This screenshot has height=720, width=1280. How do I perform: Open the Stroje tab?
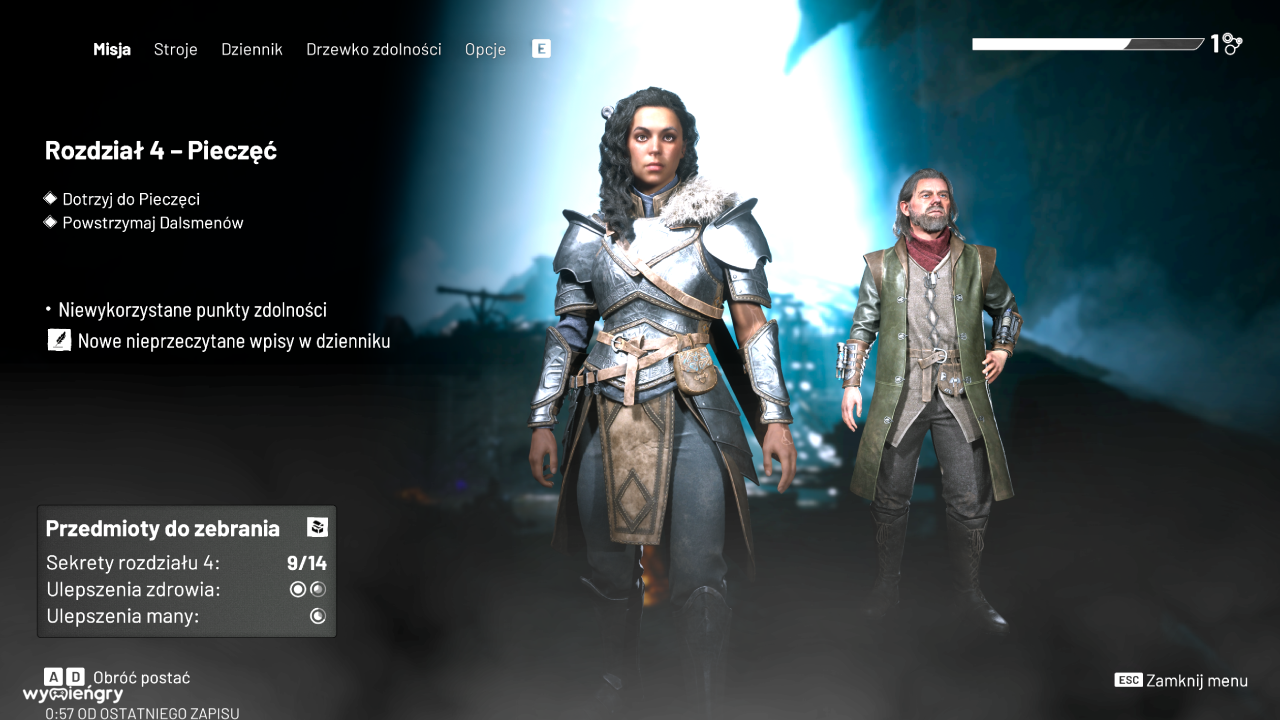(x=176, y=49)
